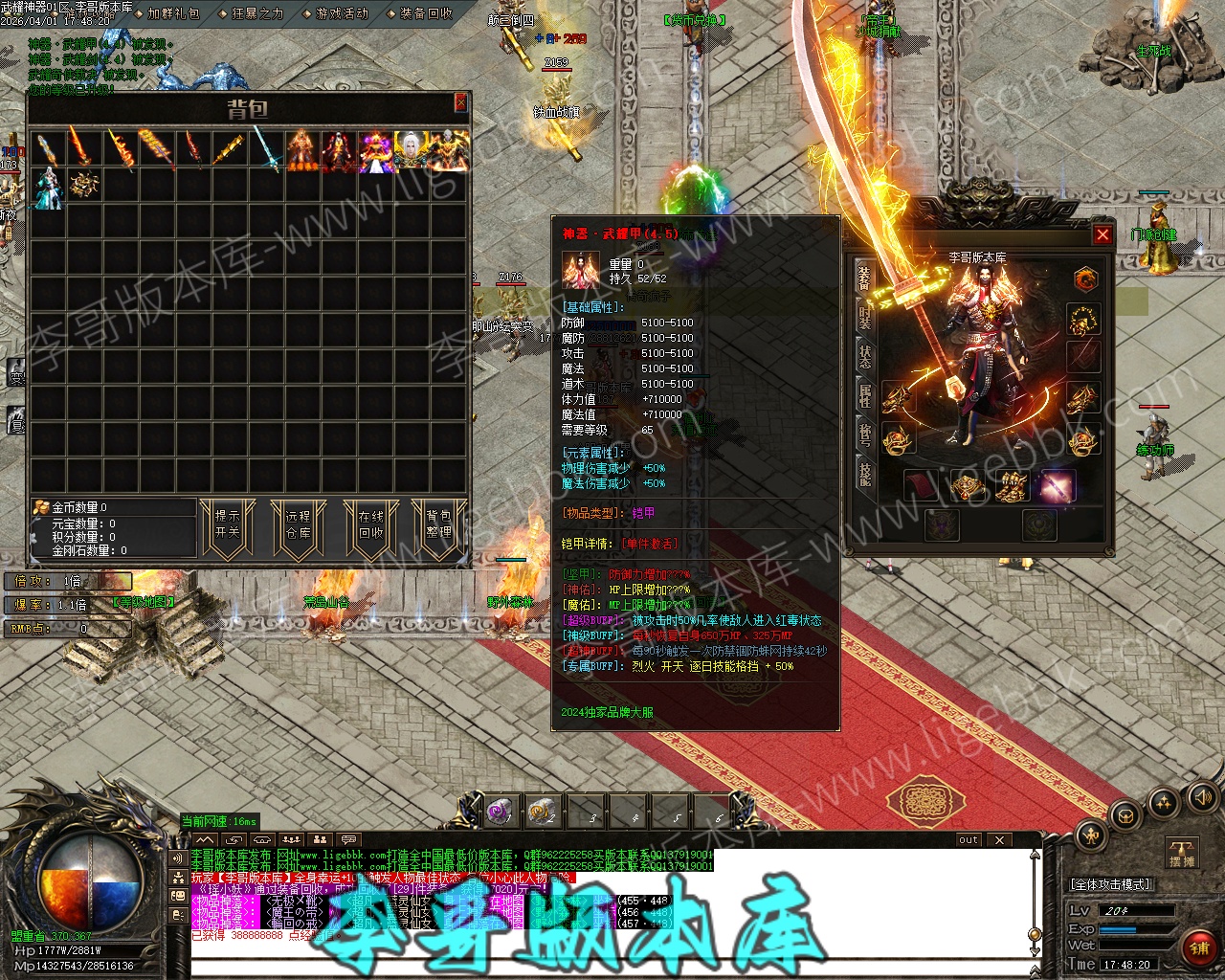Open the 技能 skills tab
The image size is (1225, 980).
coord(865,473)
